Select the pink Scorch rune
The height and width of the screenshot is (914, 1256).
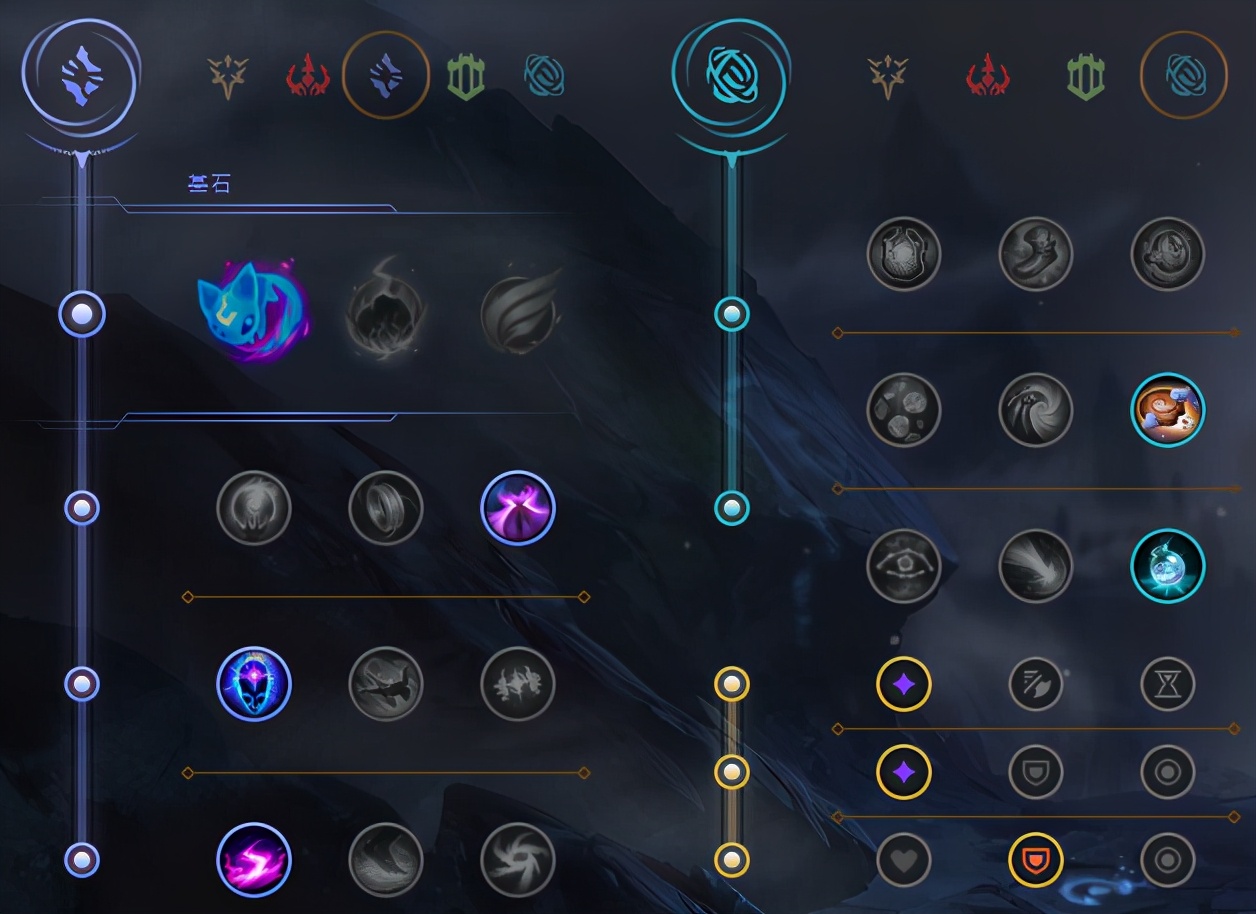(254, 860)
